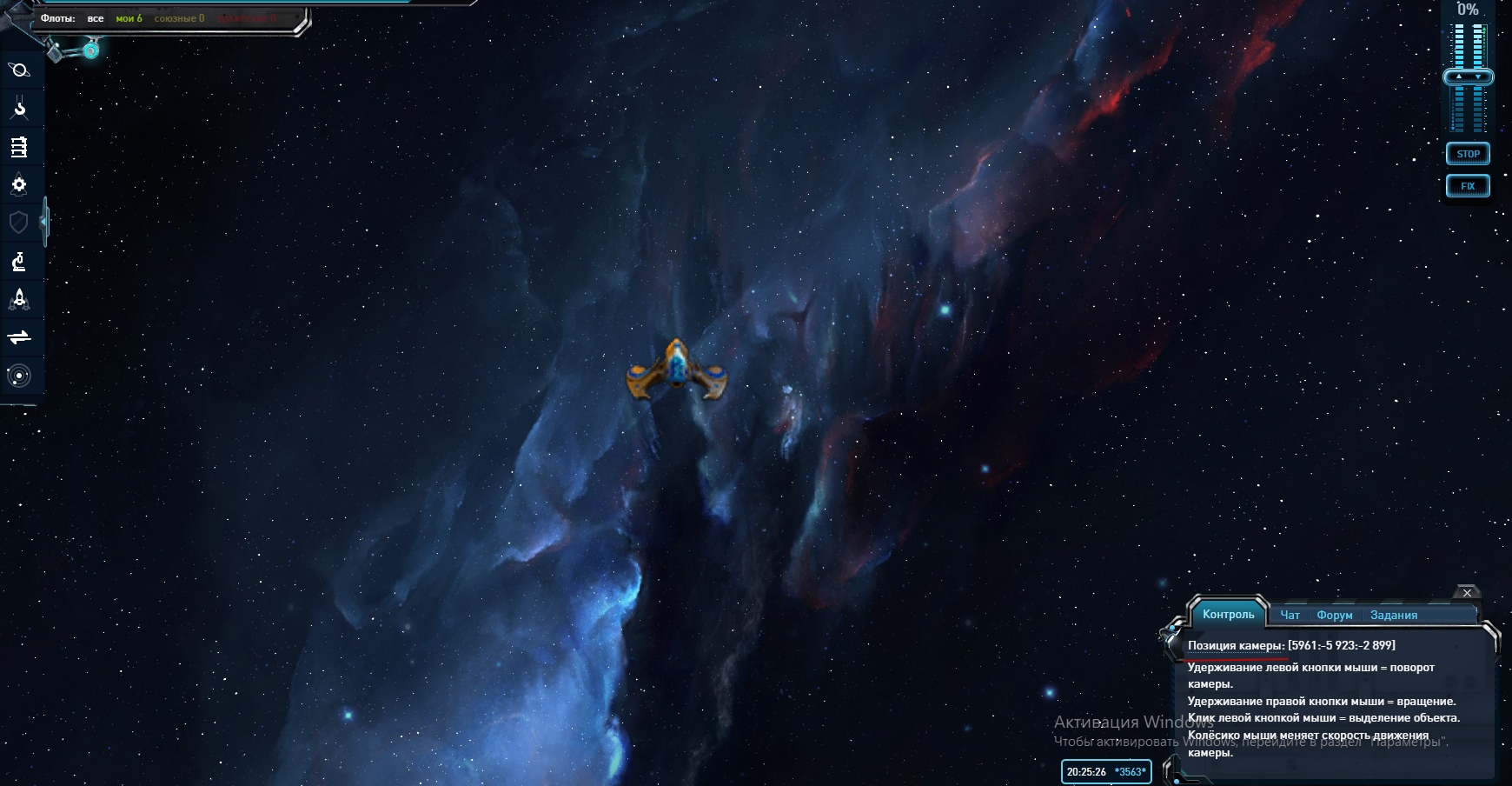This screenshot has width=1512, height=786.
Task: Collapse the sidebar with the arrow handle
Action: point(44,223)
